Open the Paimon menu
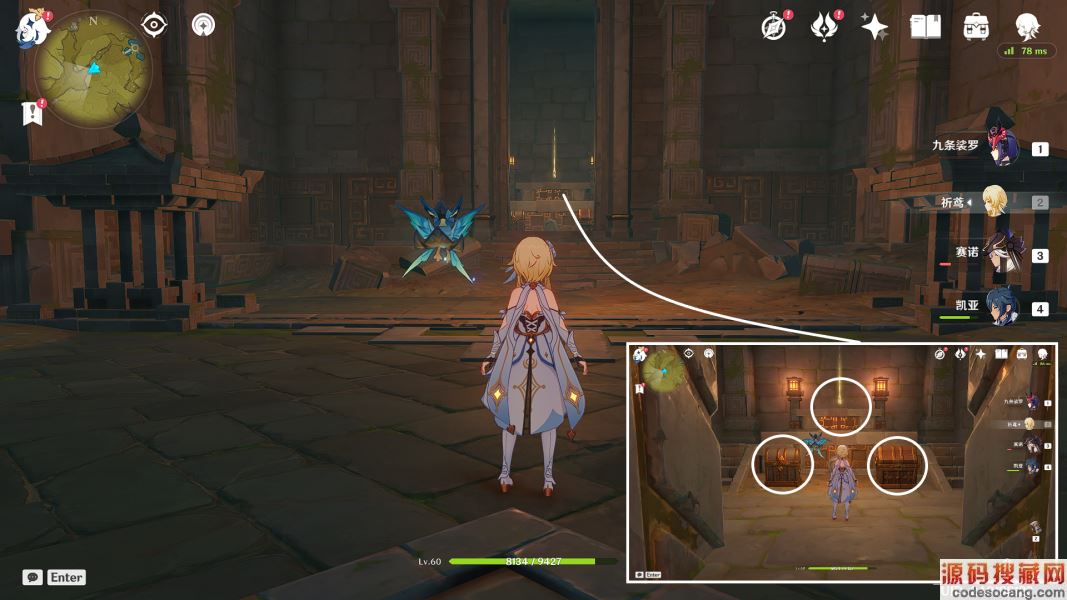This screenshot has width=1067, height=600. pos(32,30)
